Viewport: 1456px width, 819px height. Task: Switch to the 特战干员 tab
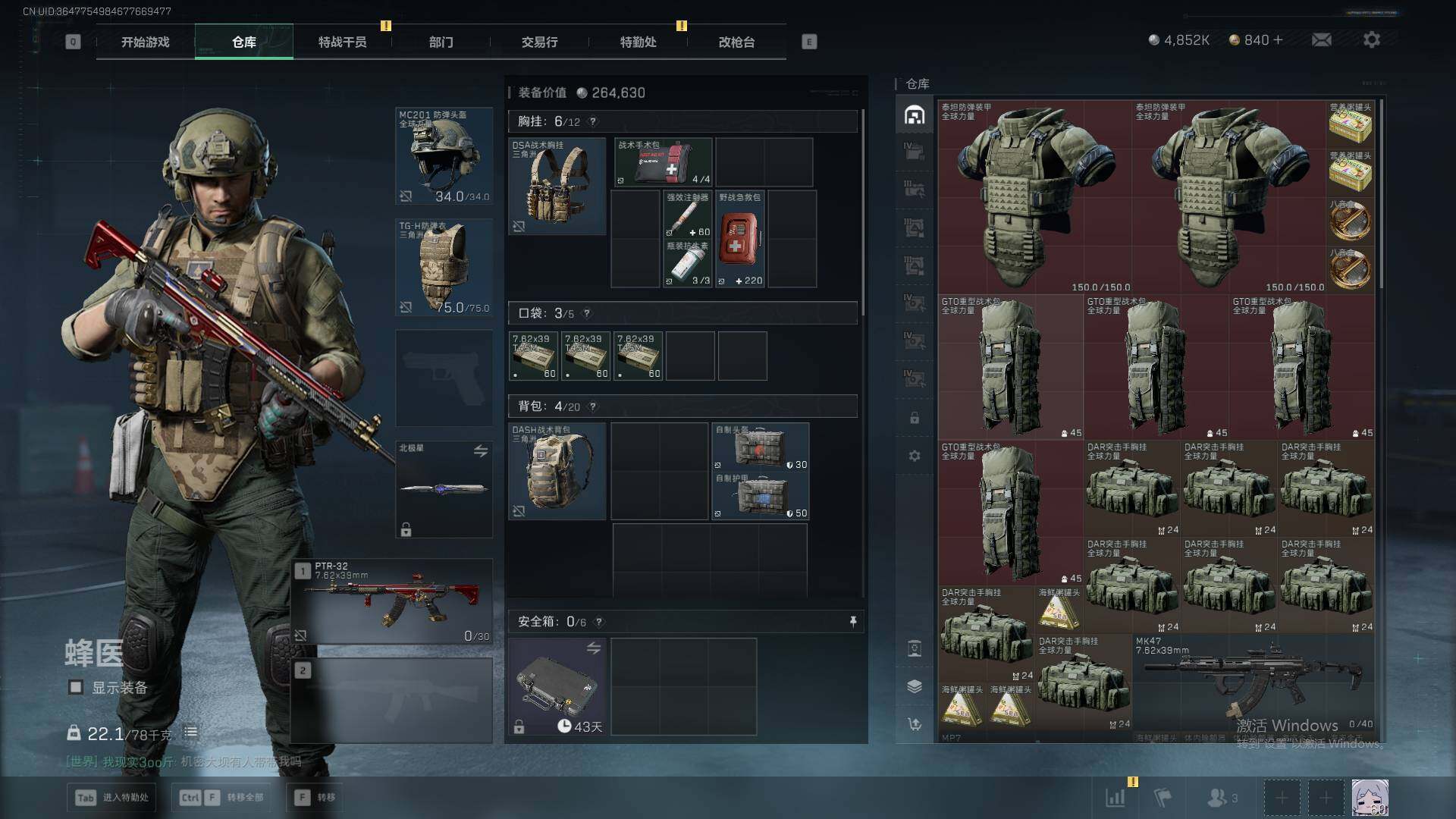342,42
